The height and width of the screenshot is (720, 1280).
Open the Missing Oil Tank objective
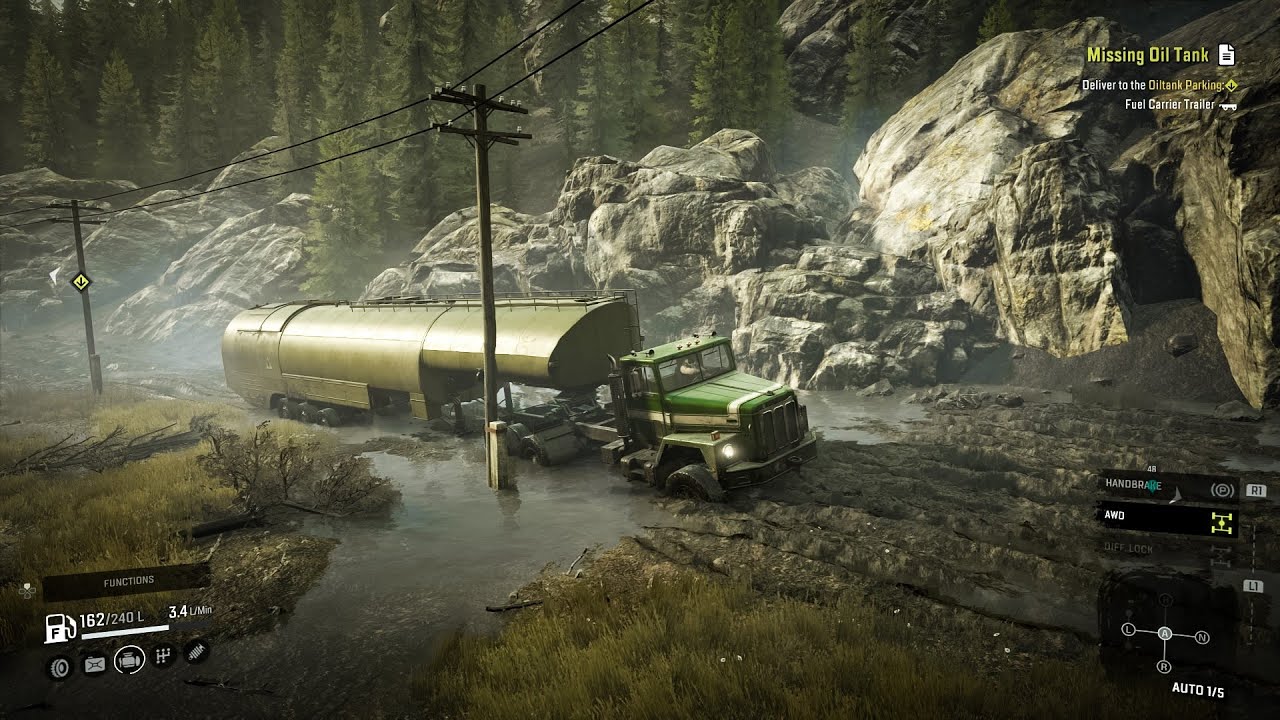[x=1147, y=55]
